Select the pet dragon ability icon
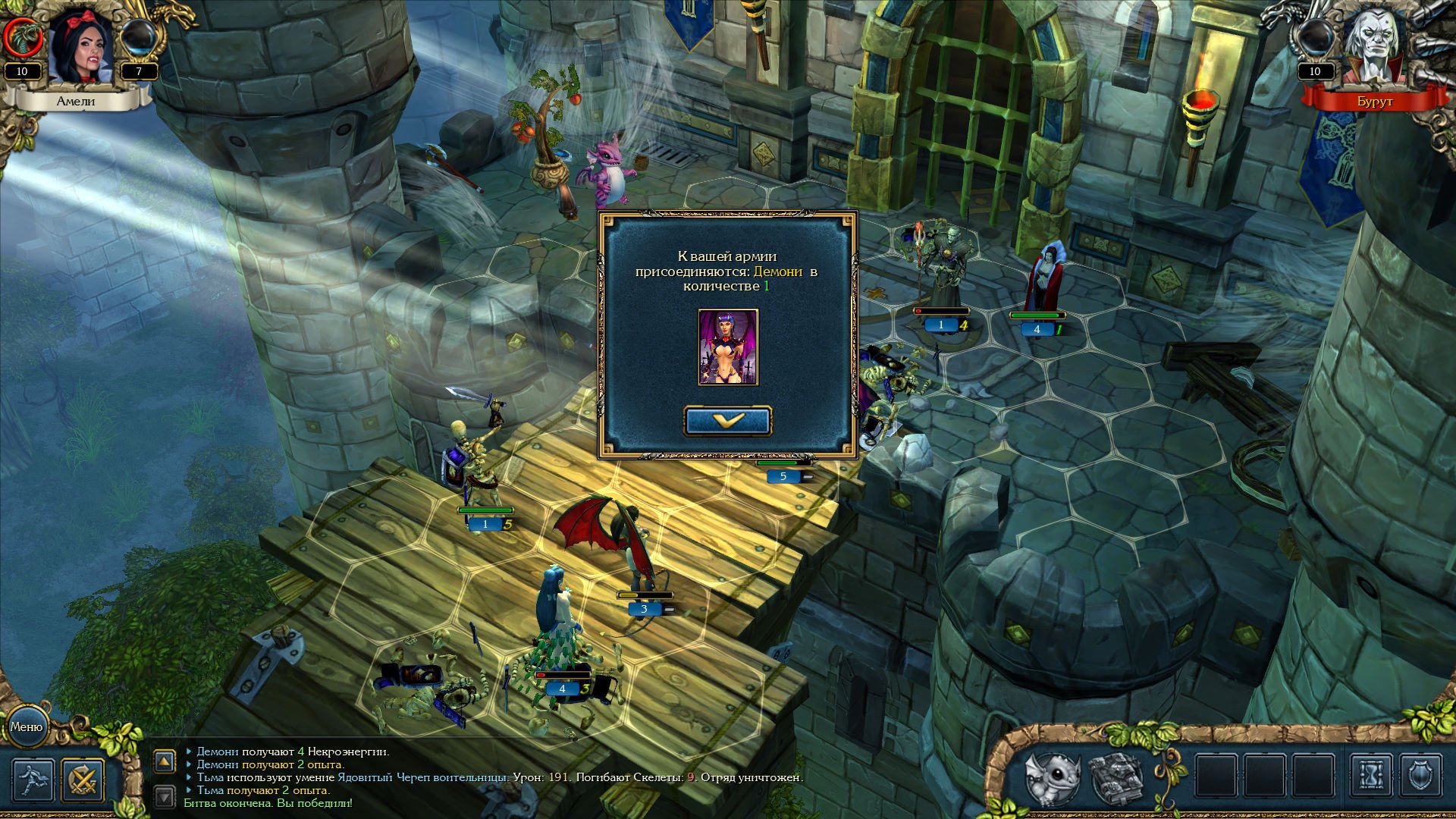The height and width of the screenshot is (819, 1456). [x=1052, y=777]
